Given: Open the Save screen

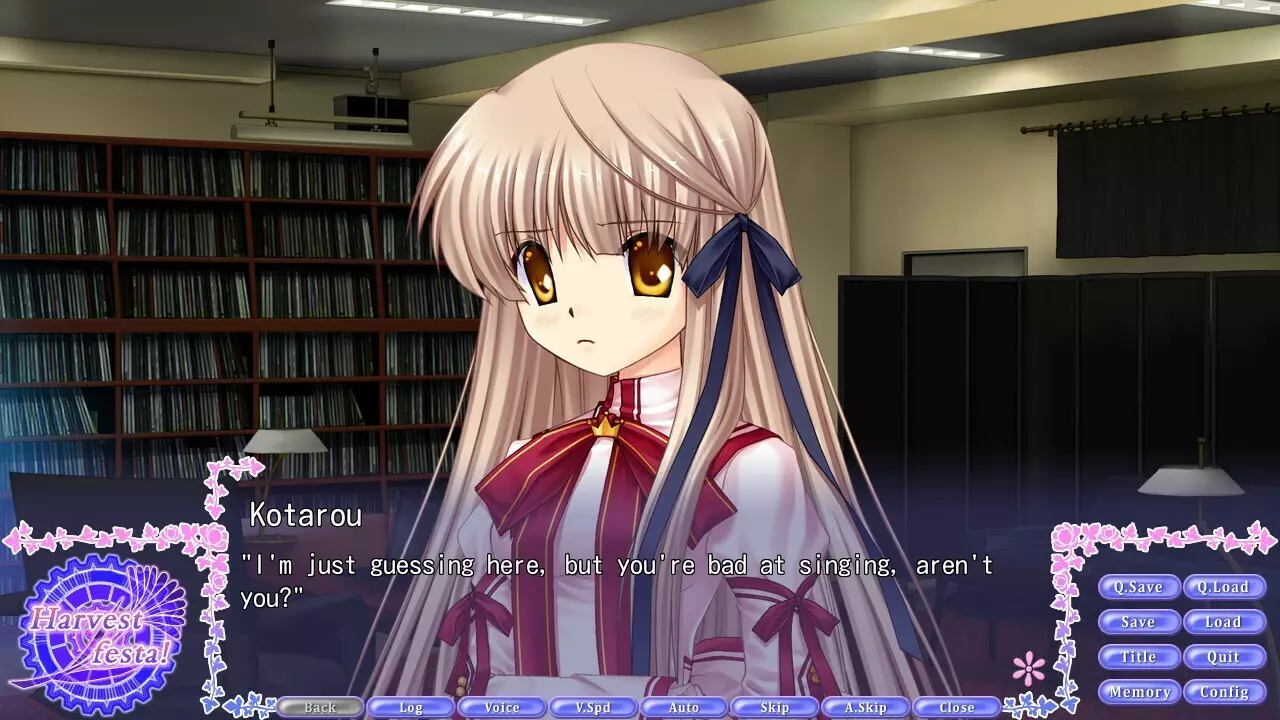Looking at the screenshot, I should coord(1140,622).
